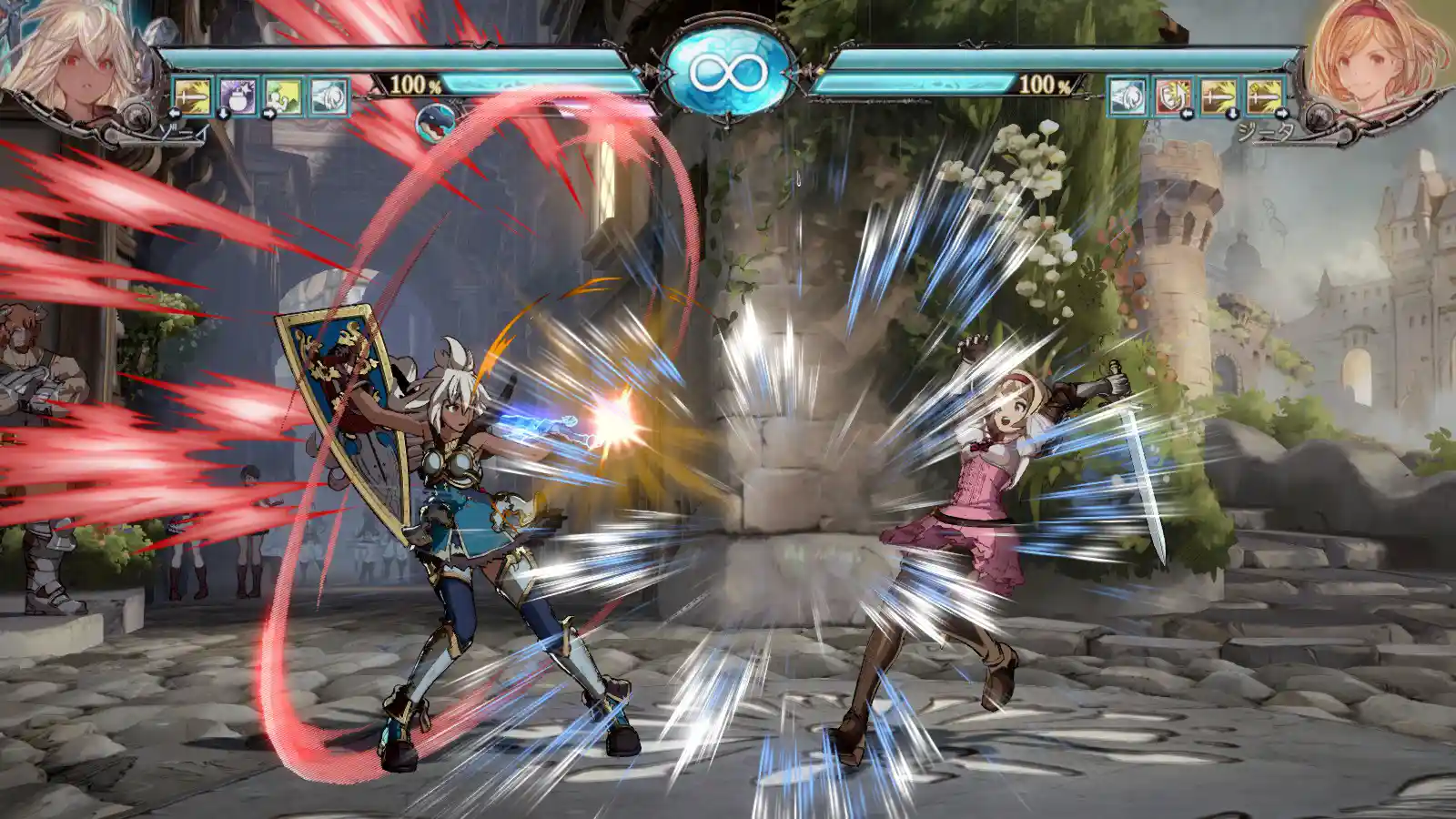Image resolution: width=1456 pixels, height=819 pixels.
Task: Select Zooey's yellow sword skill icon
Action: pos(192,96)
